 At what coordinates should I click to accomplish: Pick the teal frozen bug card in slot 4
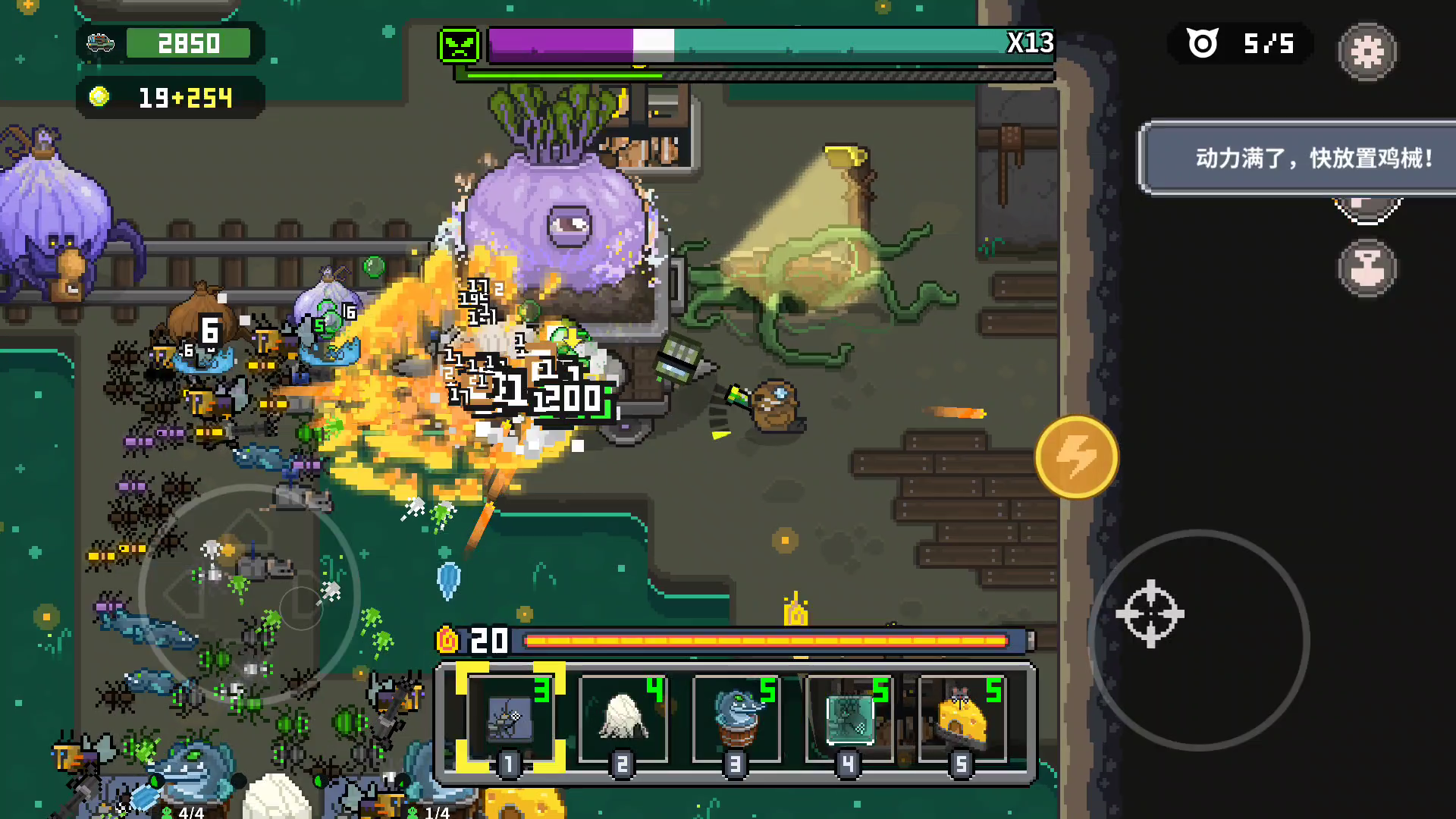click(849, 719)
